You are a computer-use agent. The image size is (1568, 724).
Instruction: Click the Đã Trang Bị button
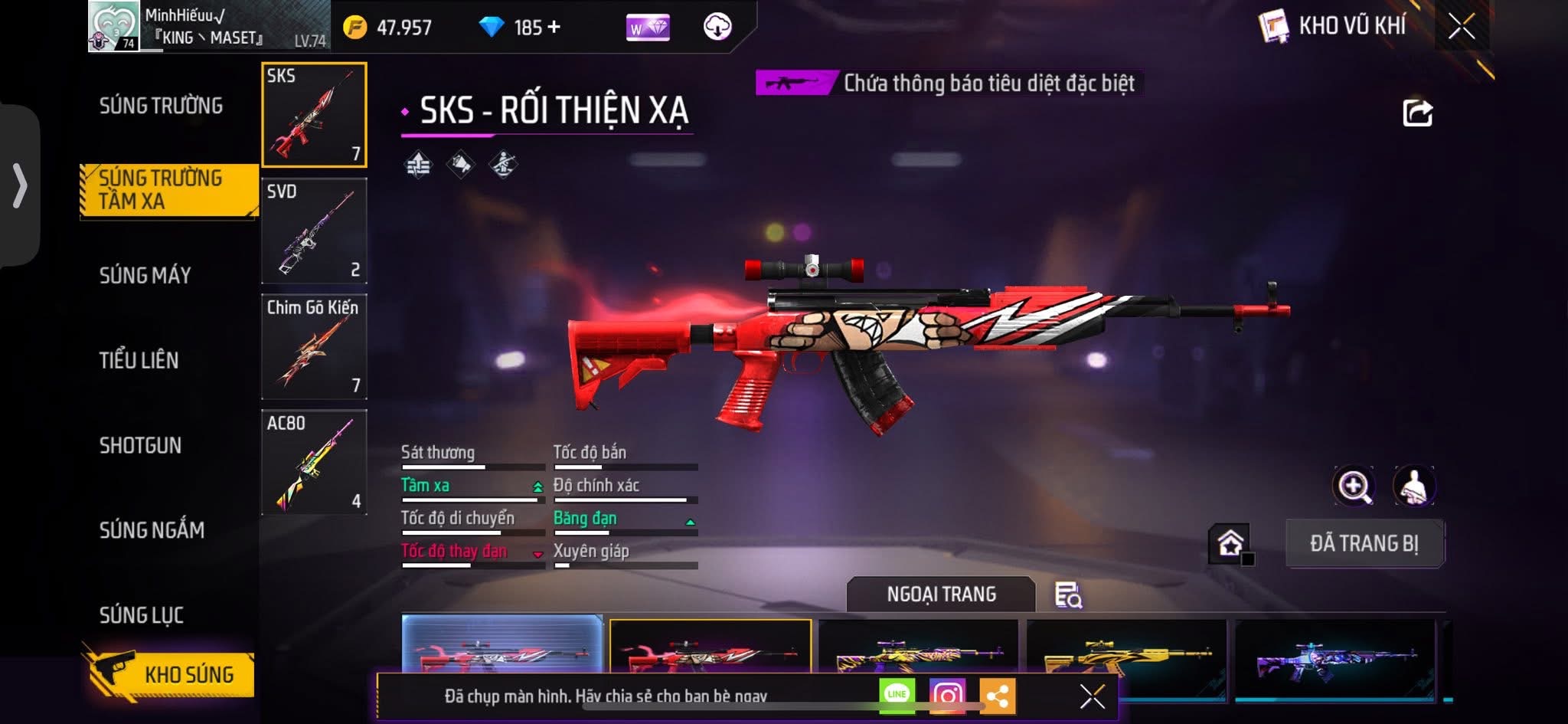(1364, 543)
